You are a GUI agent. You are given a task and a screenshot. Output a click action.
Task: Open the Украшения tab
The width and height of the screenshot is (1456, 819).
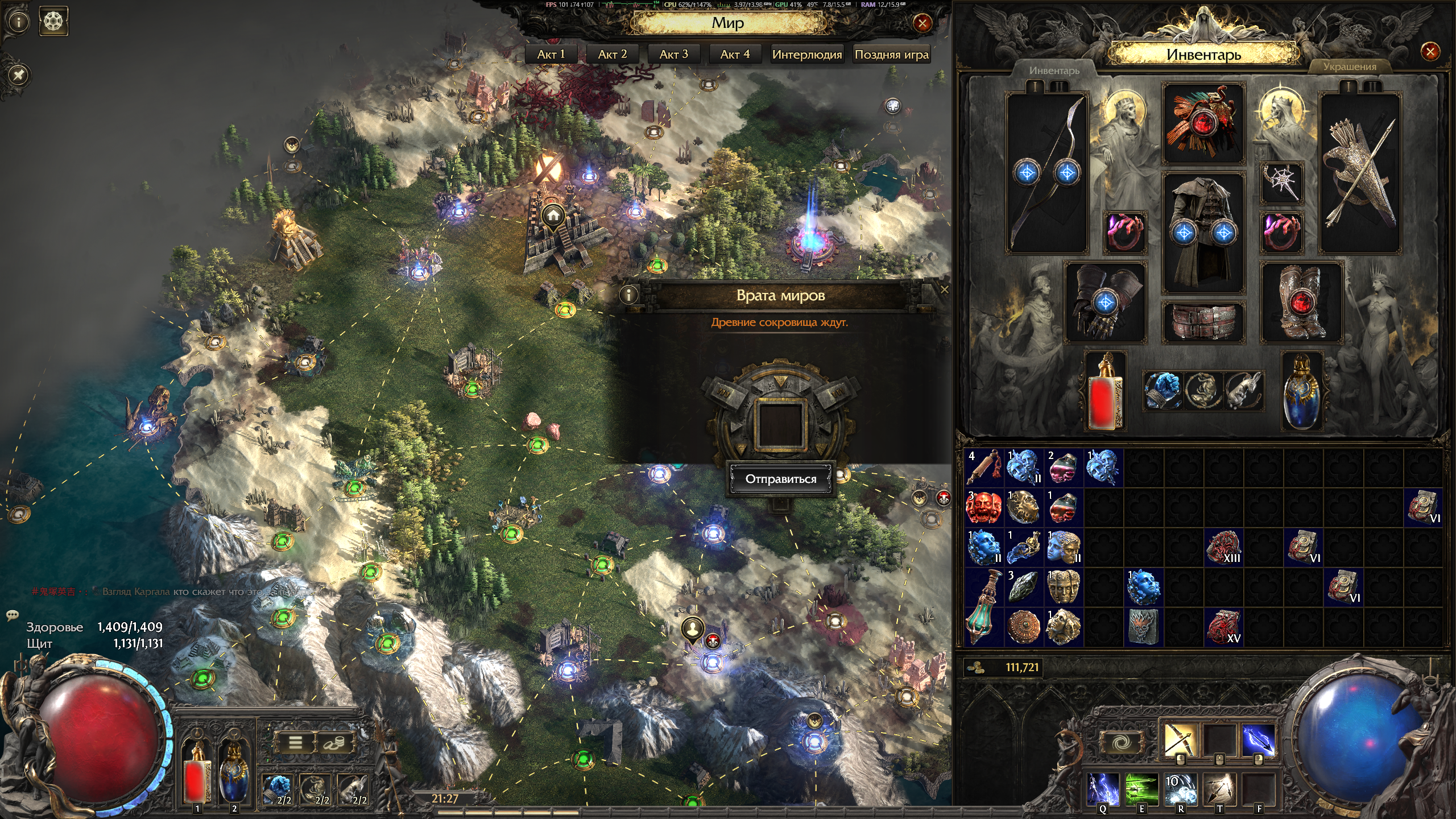click(x=1349, y=67)
